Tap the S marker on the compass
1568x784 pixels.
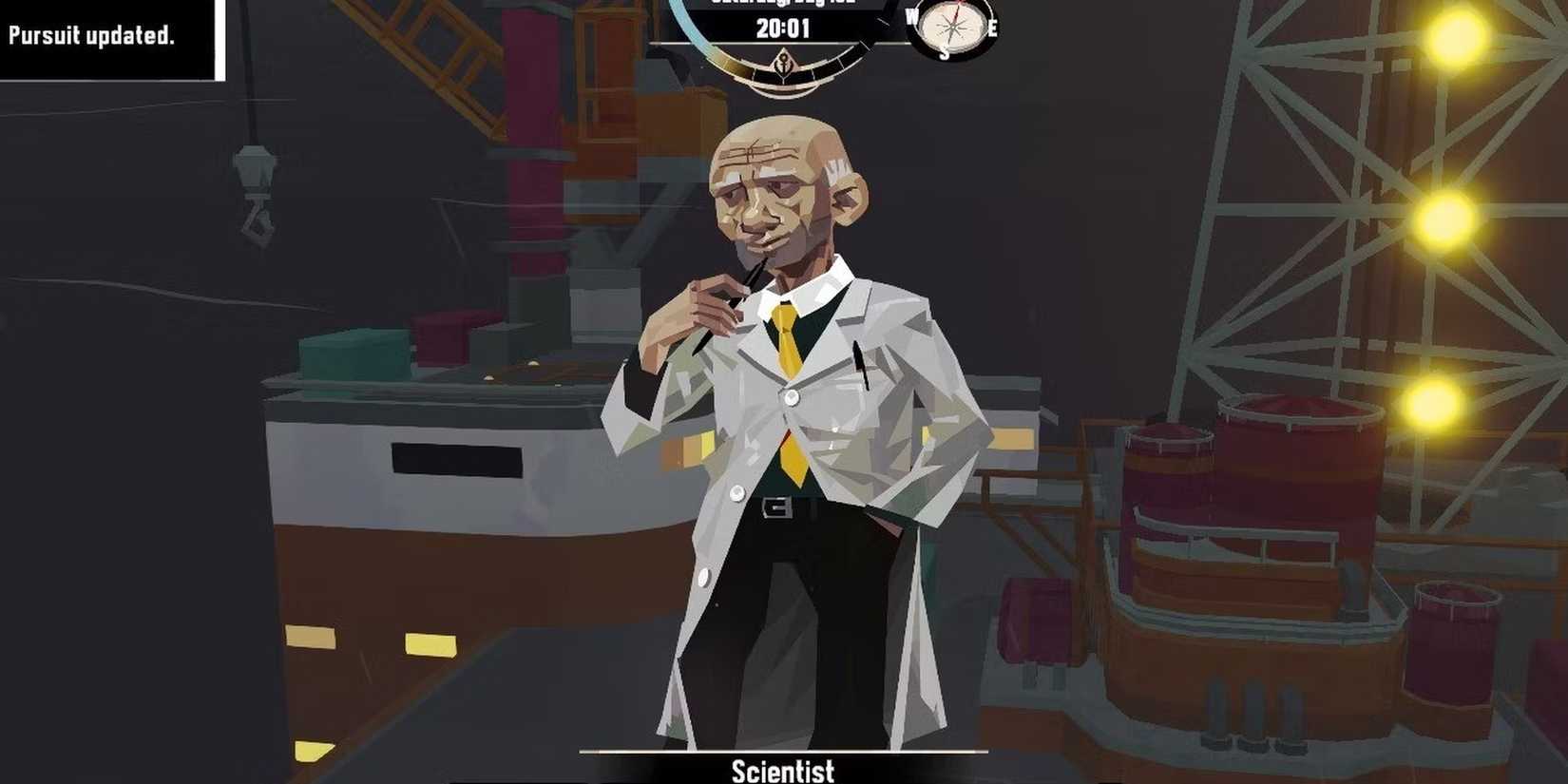pos(947,53)
